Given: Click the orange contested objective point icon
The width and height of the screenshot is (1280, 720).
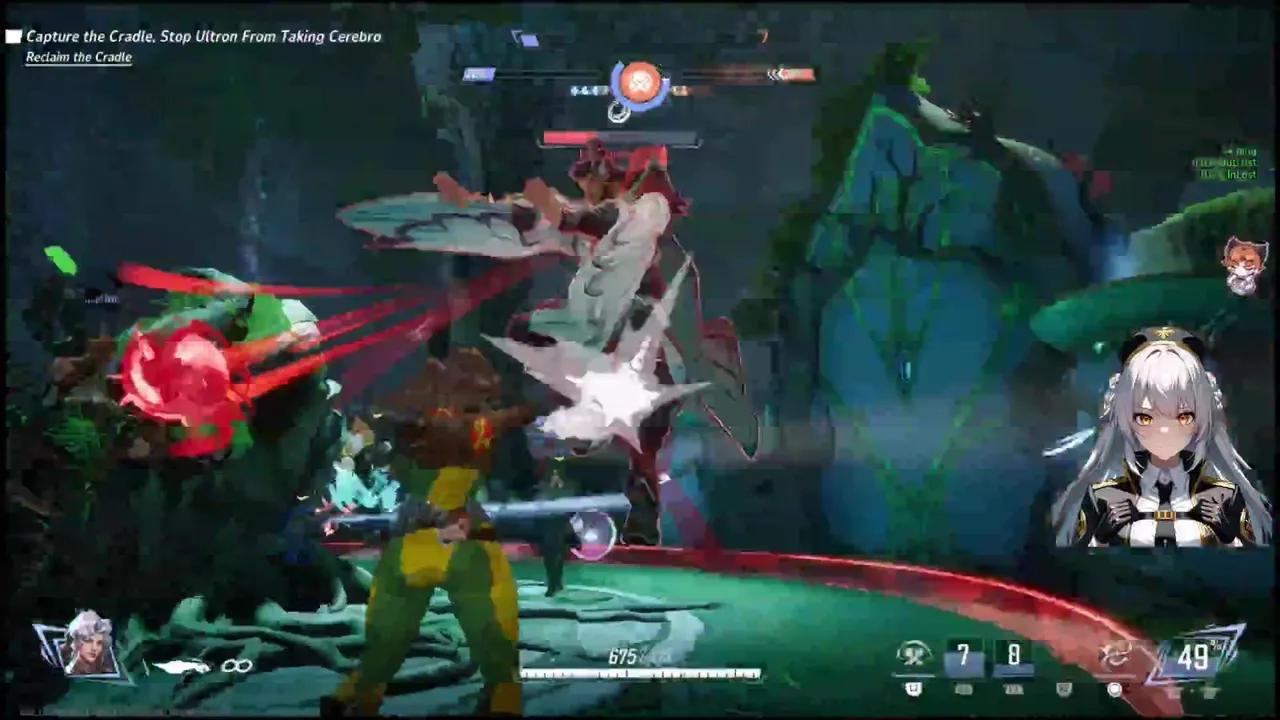Looking at the screenshot, I should [640, 82].
